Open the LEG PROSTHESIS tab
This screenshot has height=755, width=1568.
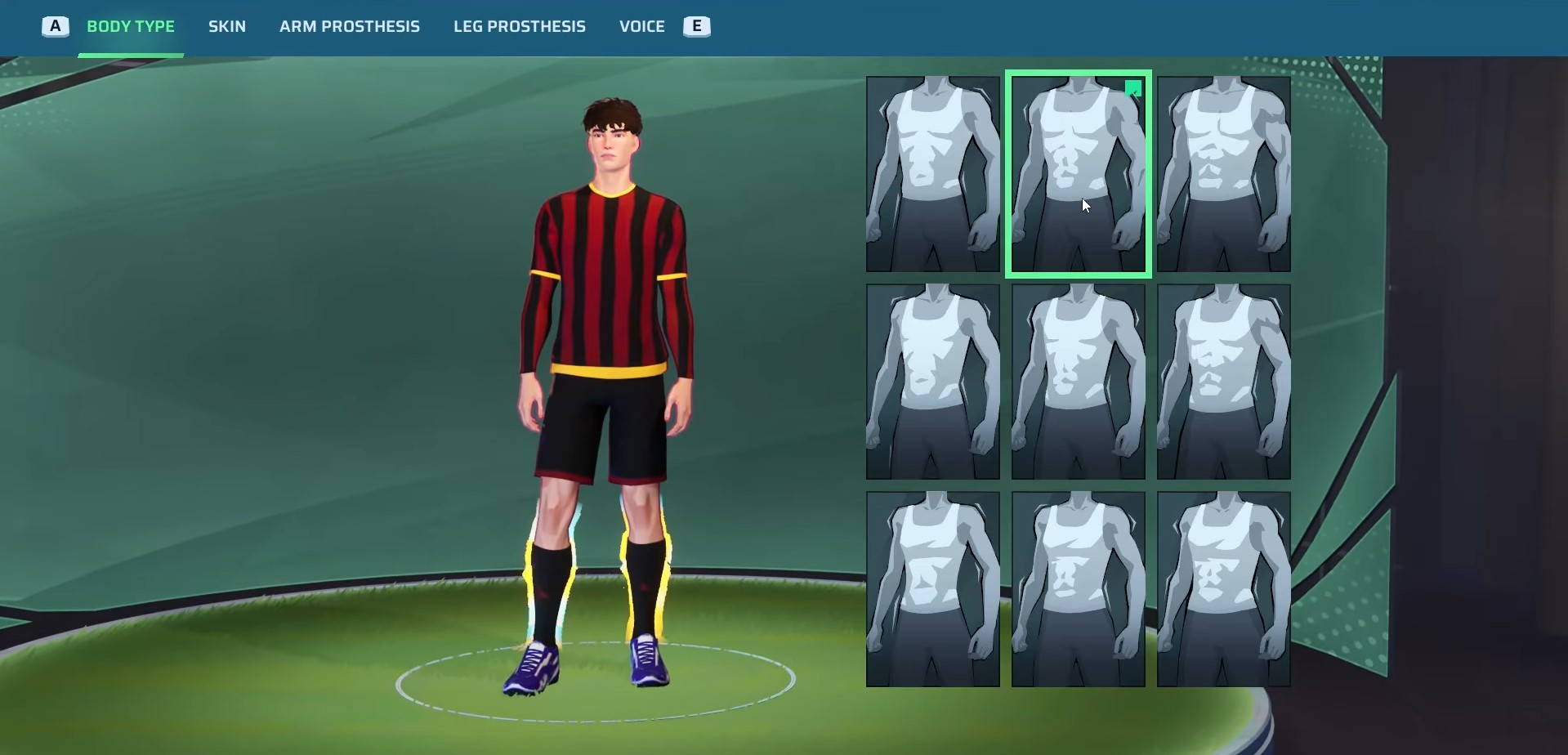pyautogui.click(x=520, y=26)
